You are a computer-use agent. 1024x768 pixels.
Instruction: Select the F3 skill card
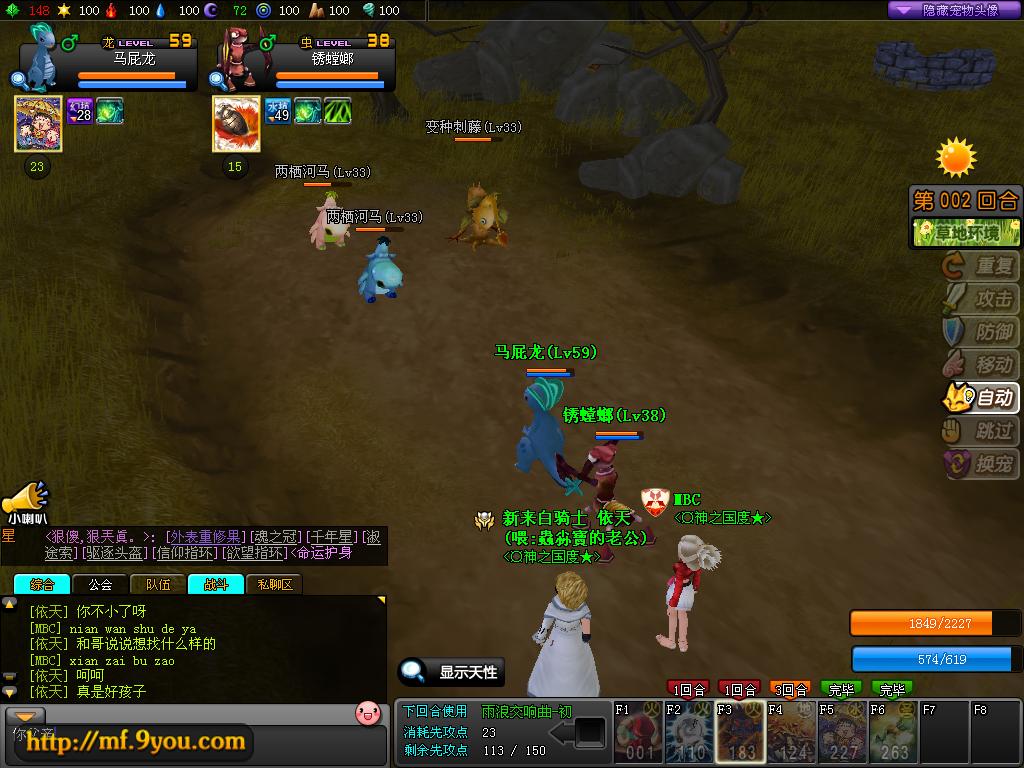click(740, 734)
